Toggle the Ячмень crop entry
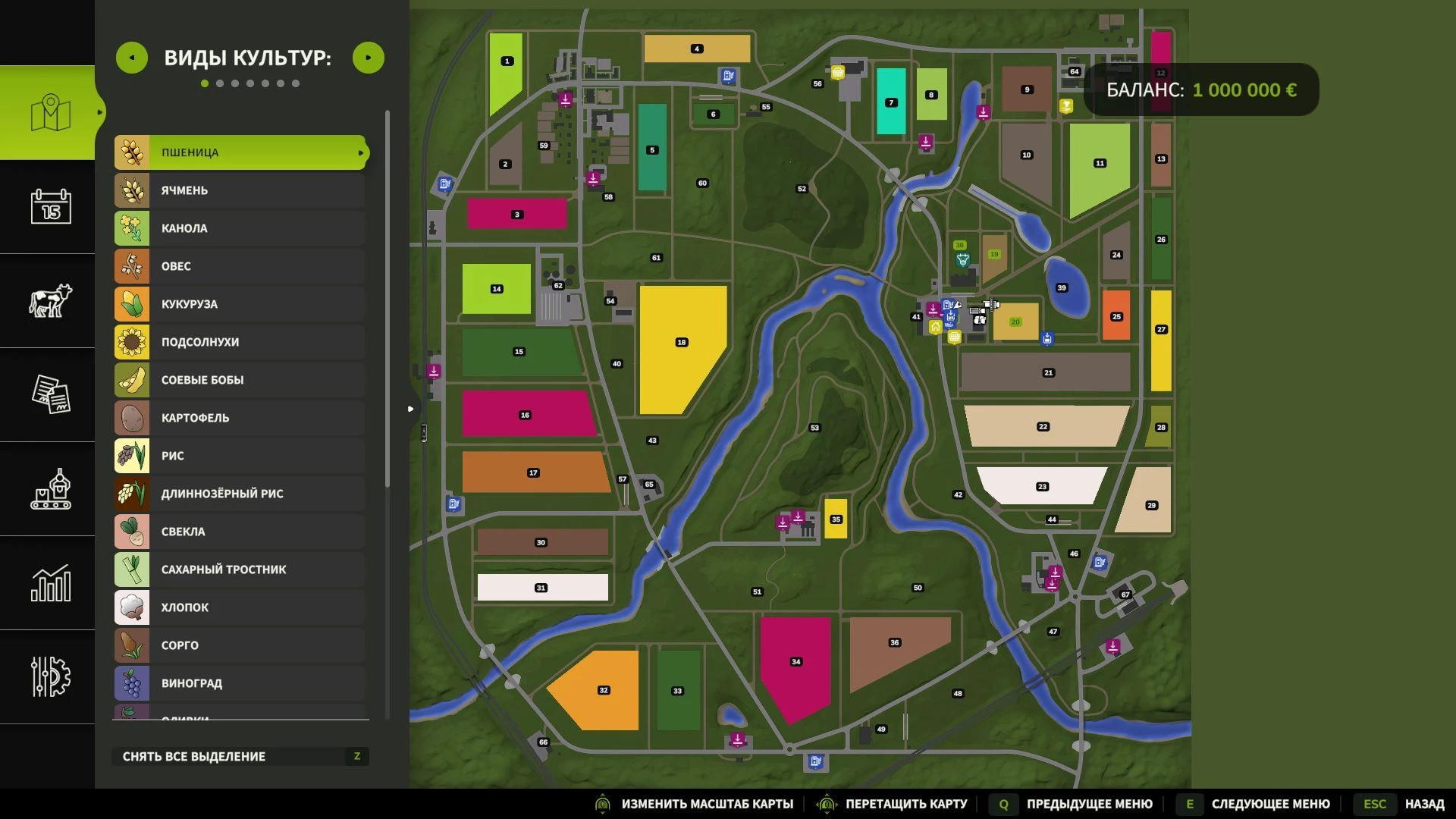1456x819 pixels. point(240,190)
